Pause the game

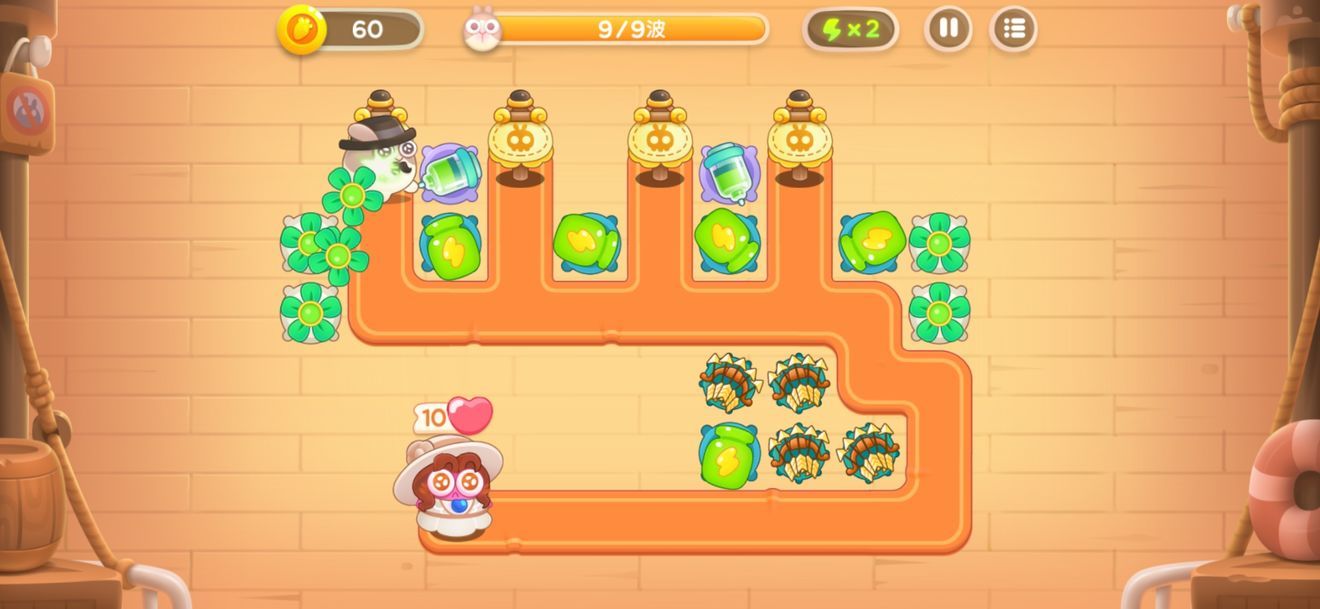click(x=948, y=29)
